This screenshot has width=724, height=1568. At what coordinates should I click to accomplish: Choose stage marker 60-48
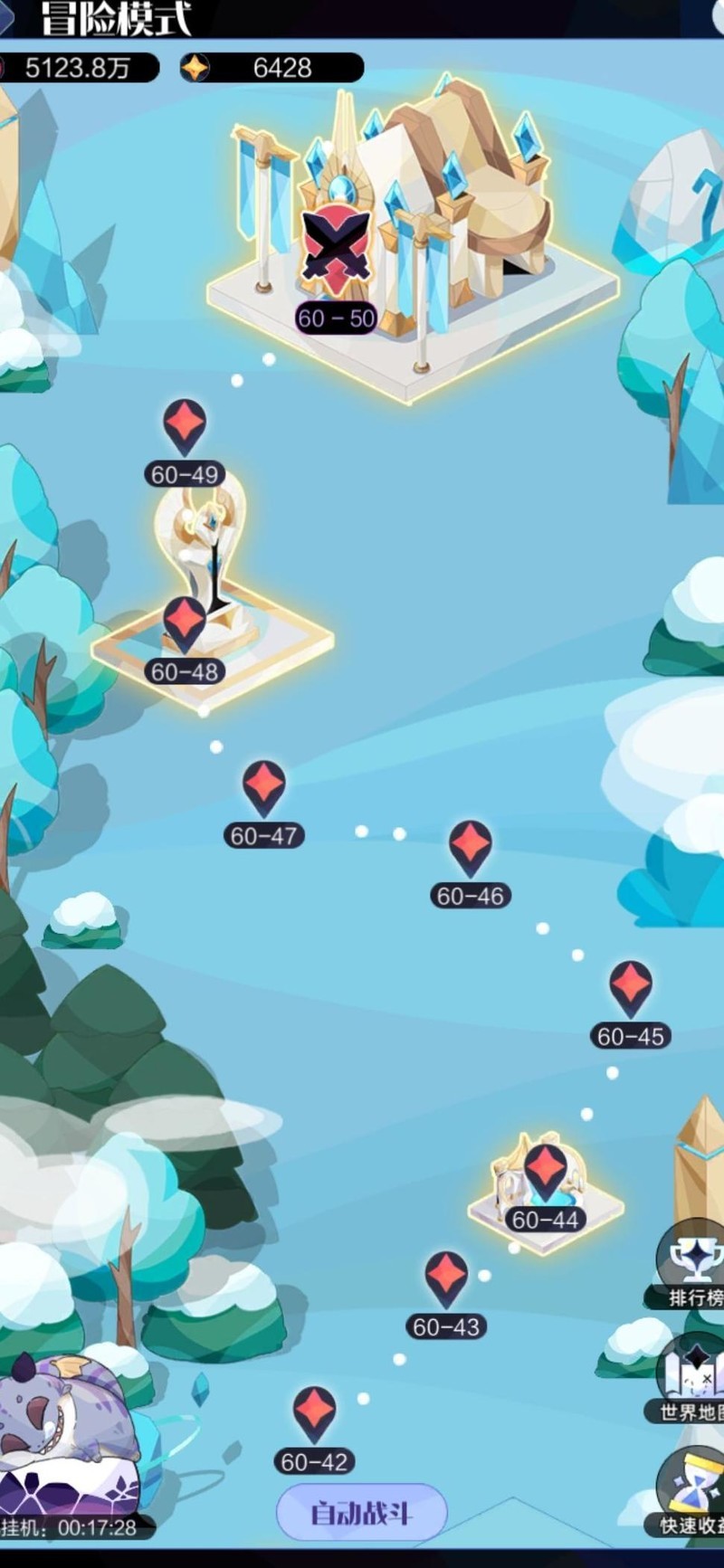(185, 623)
